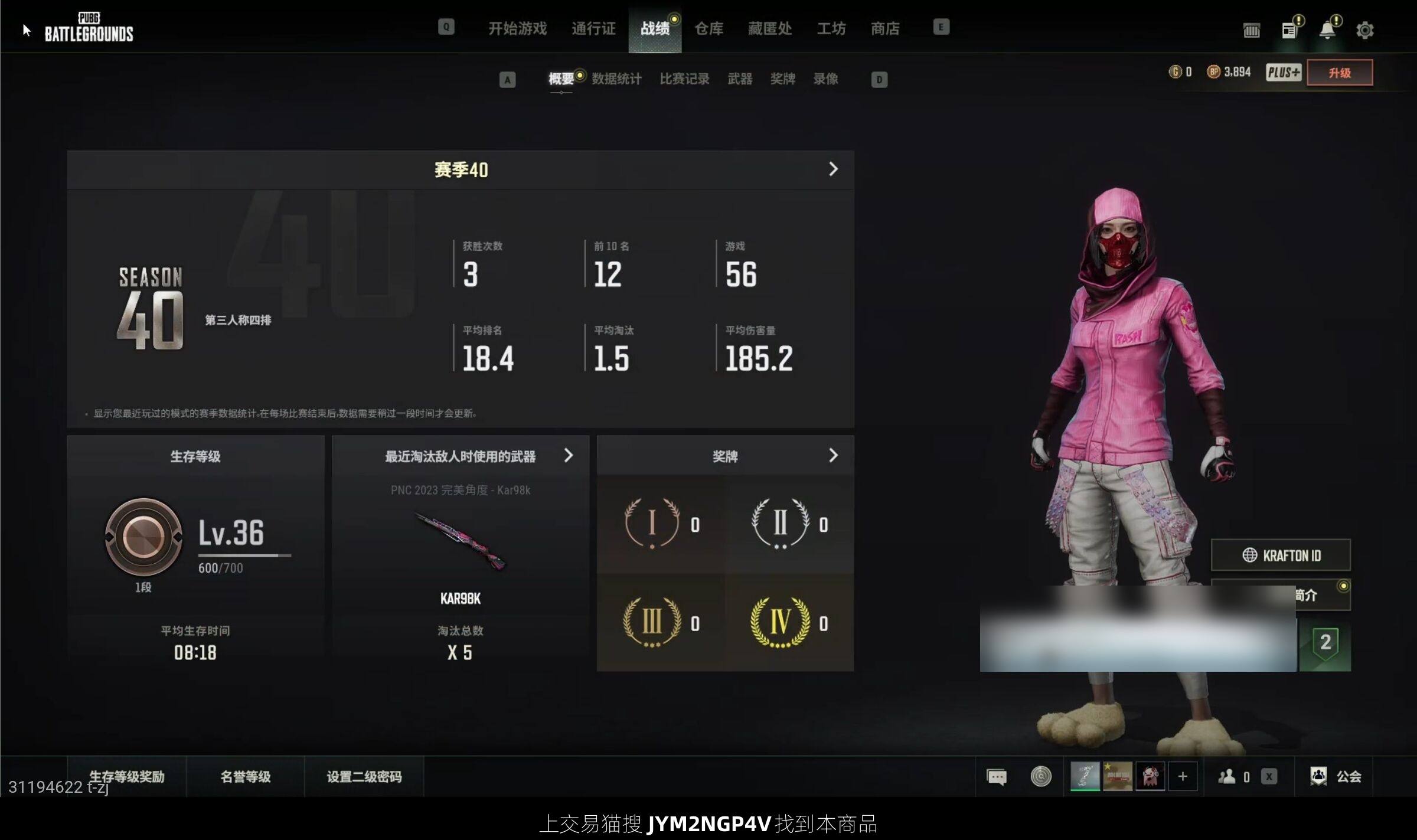Switch to the 数据统计 statistics sub-tab
The height and width of the screenshot is (840, 1417).
tap(616, 79)
